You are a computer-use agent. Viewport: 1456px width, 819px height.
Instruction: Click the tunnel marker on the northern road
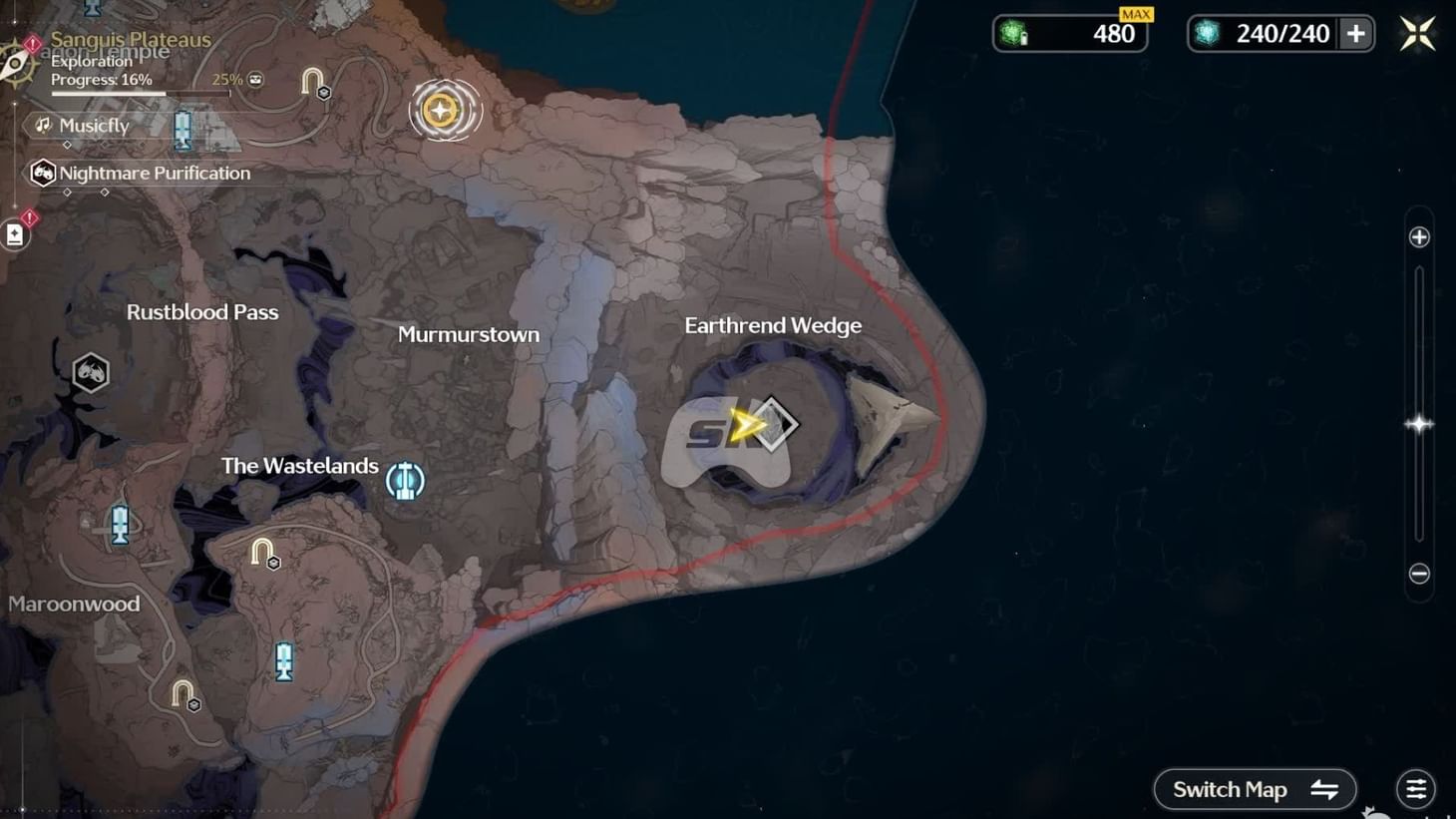pyautogui.click(x=311, y=80)
